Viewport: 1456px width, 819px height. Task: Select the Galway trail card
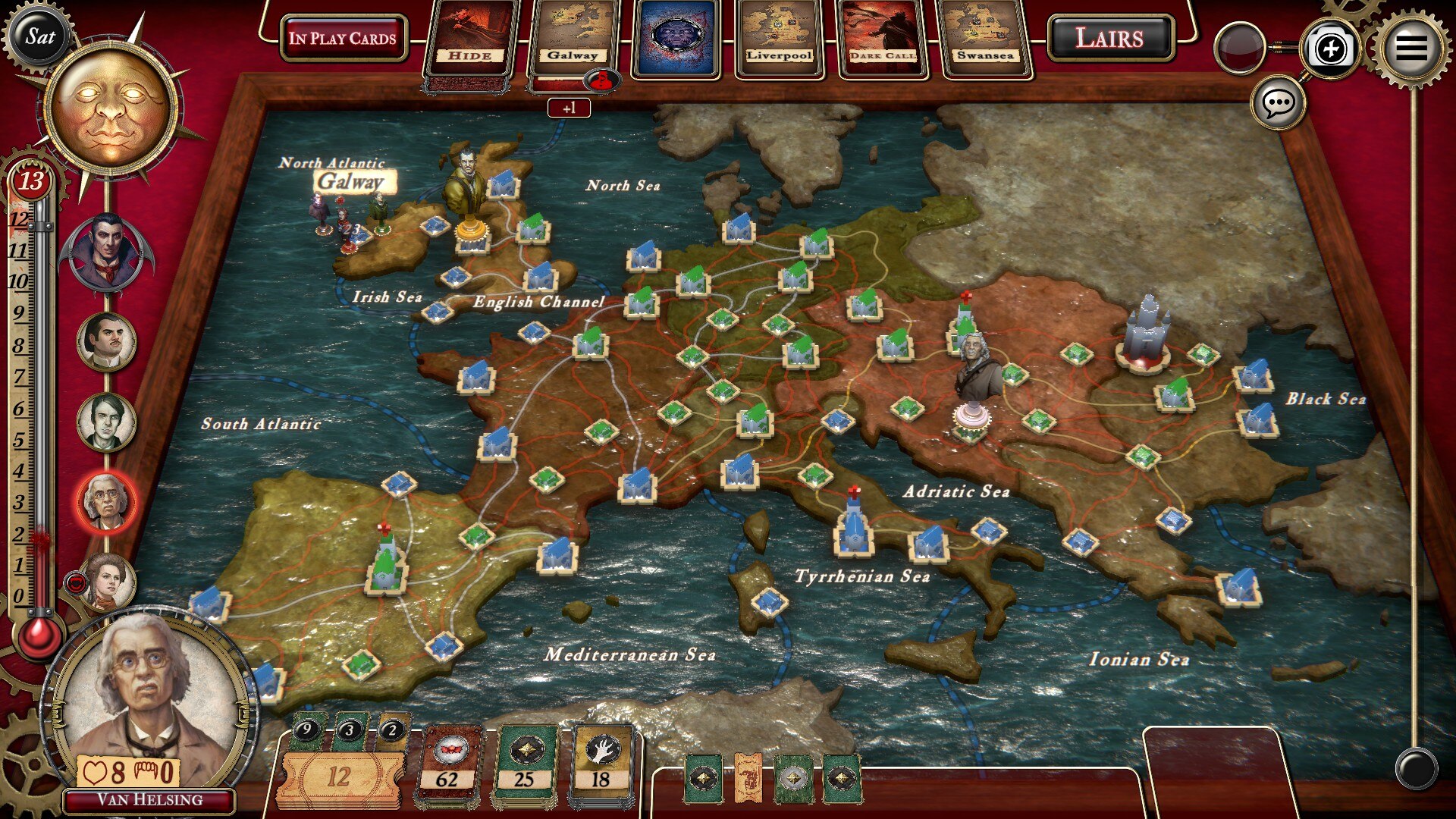tap(573, 38)
